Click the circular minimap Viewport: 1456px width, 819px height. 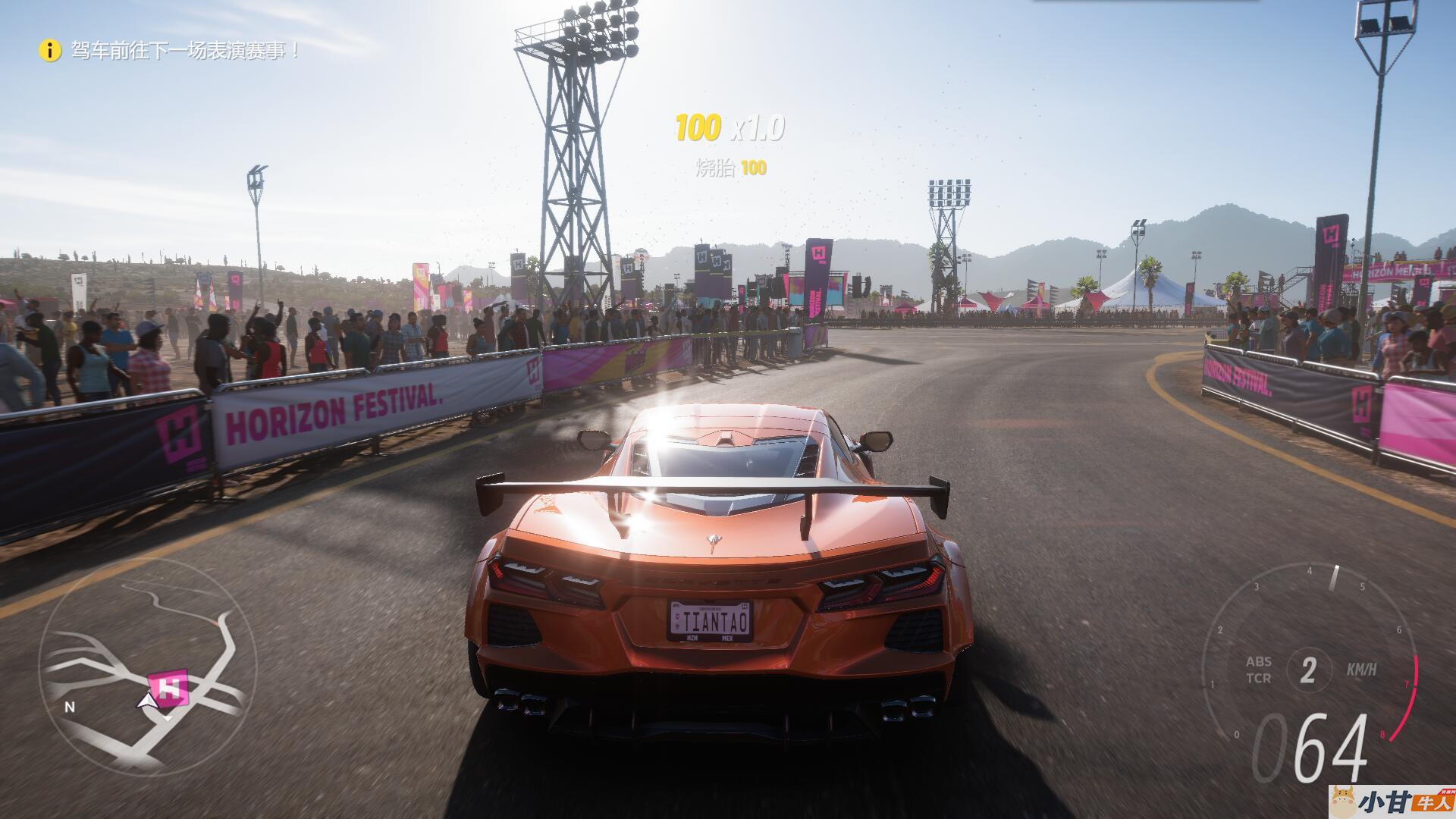pyautogui.click(x=147, y=667)
